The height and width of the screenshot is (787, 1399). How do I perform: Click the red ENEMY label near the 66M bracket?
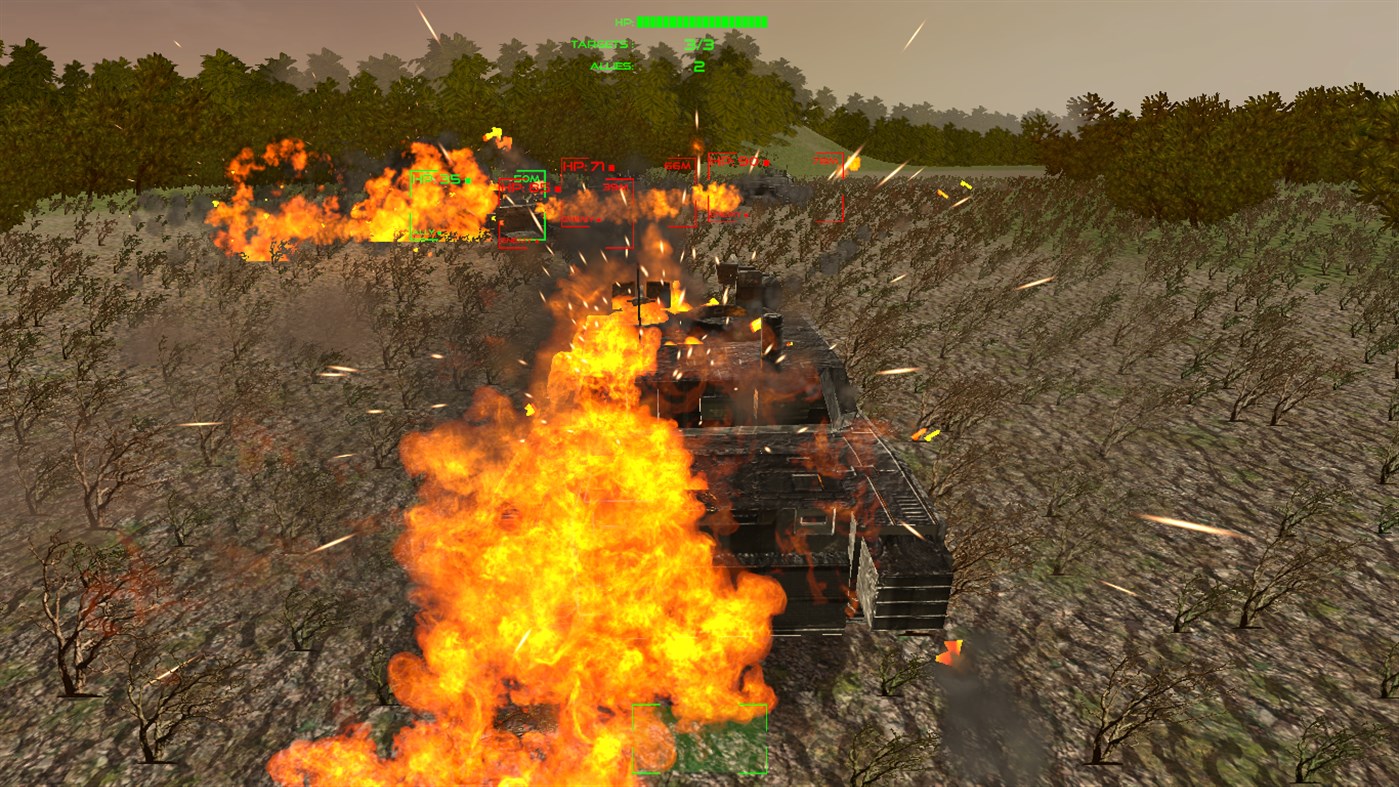[723, 215]
